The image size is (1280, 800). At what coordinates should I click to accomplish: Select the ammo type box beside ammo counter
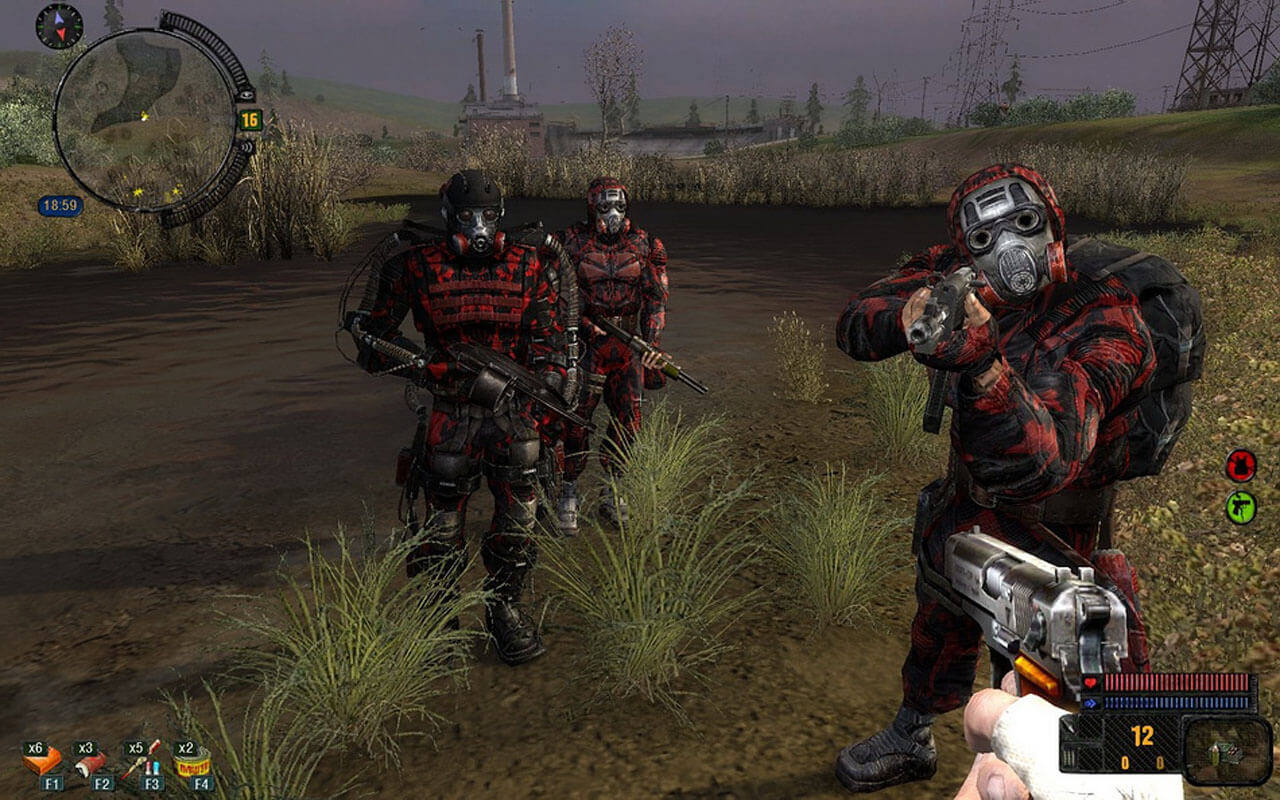pos(1227,750)
